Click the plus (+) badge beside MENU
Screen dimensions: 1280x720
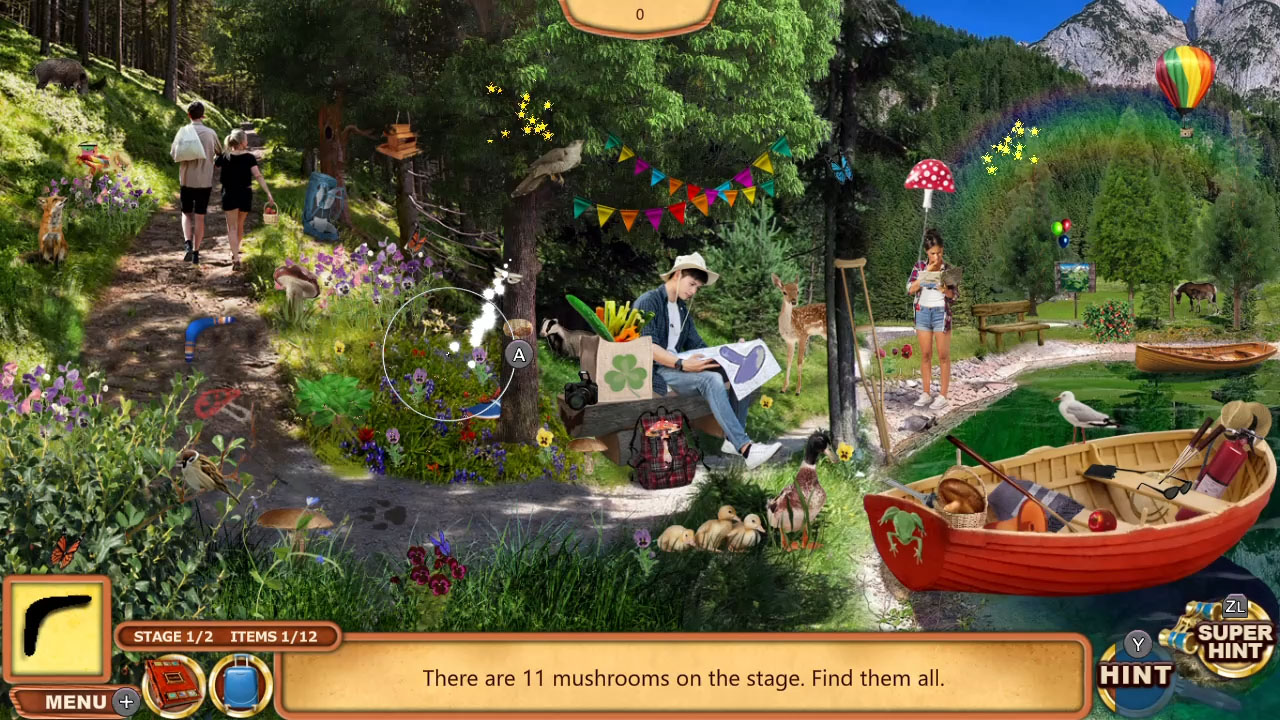pos(124,703)
